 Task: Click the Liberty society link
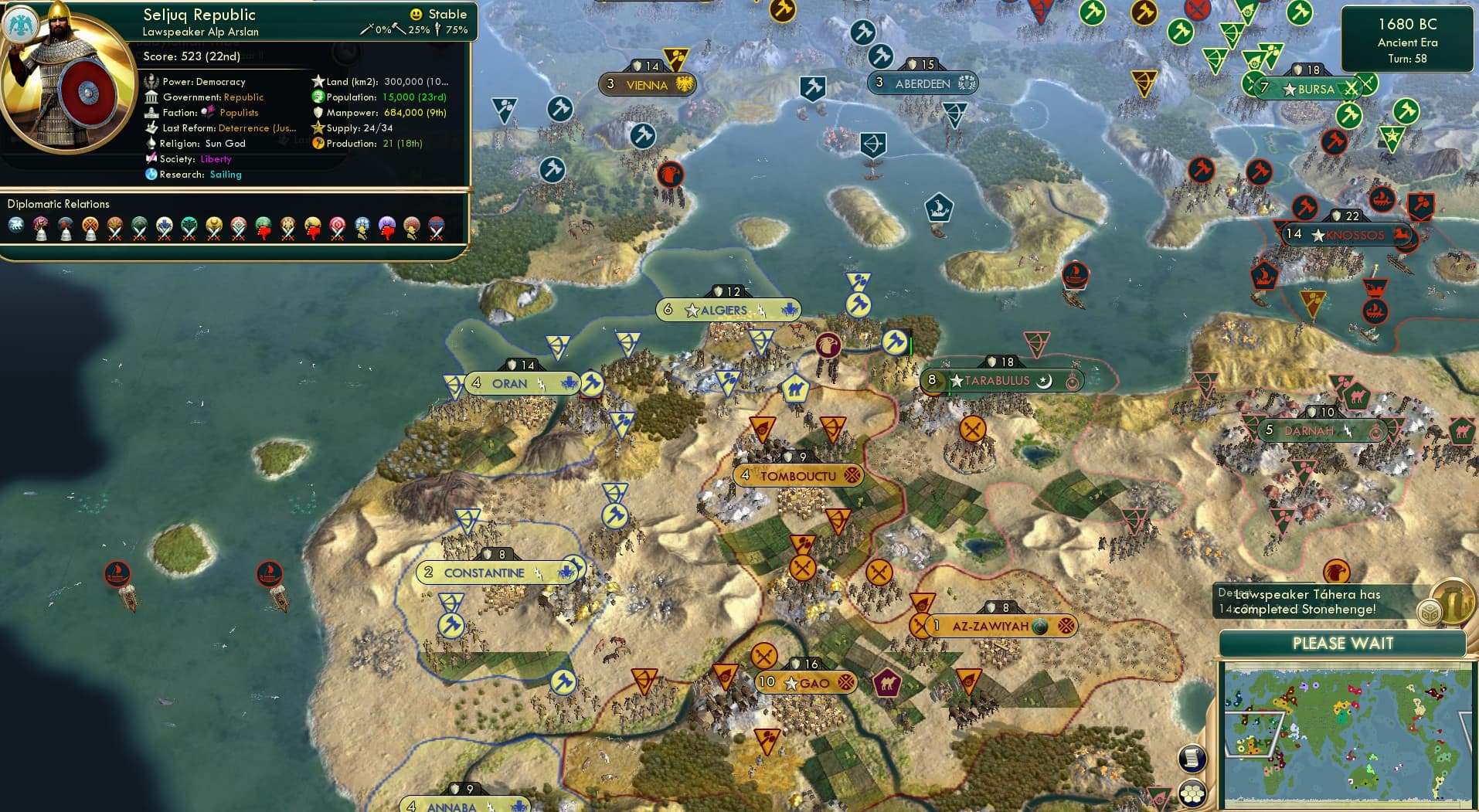[216, 158]
